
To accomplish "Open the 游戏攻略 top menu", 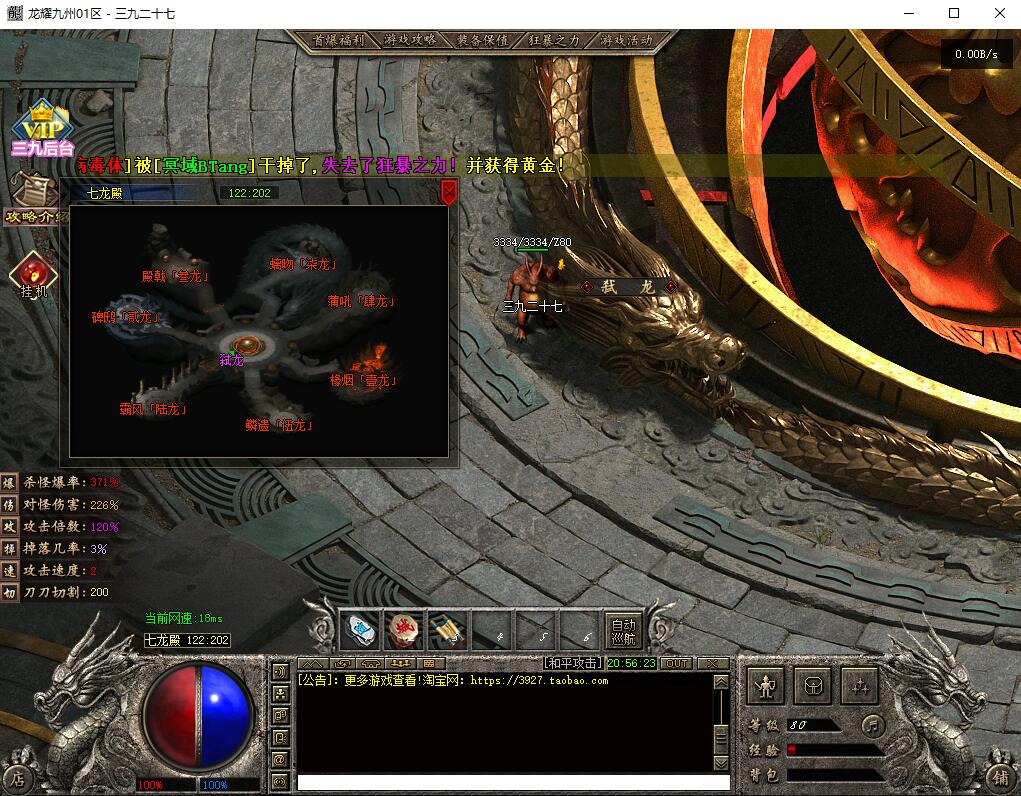I will [x=410, y=41].
